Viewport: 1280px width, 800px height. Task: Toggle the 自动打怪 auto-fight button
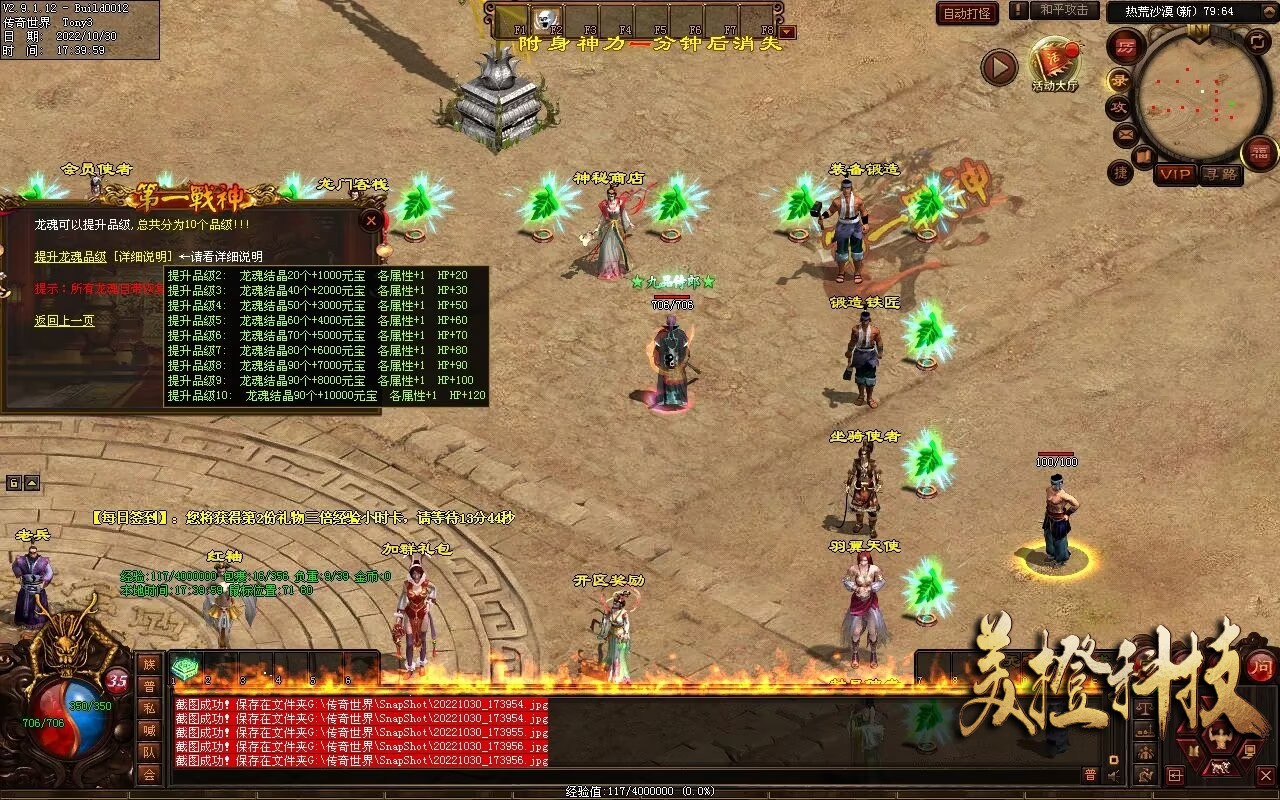tap(967, 13)
